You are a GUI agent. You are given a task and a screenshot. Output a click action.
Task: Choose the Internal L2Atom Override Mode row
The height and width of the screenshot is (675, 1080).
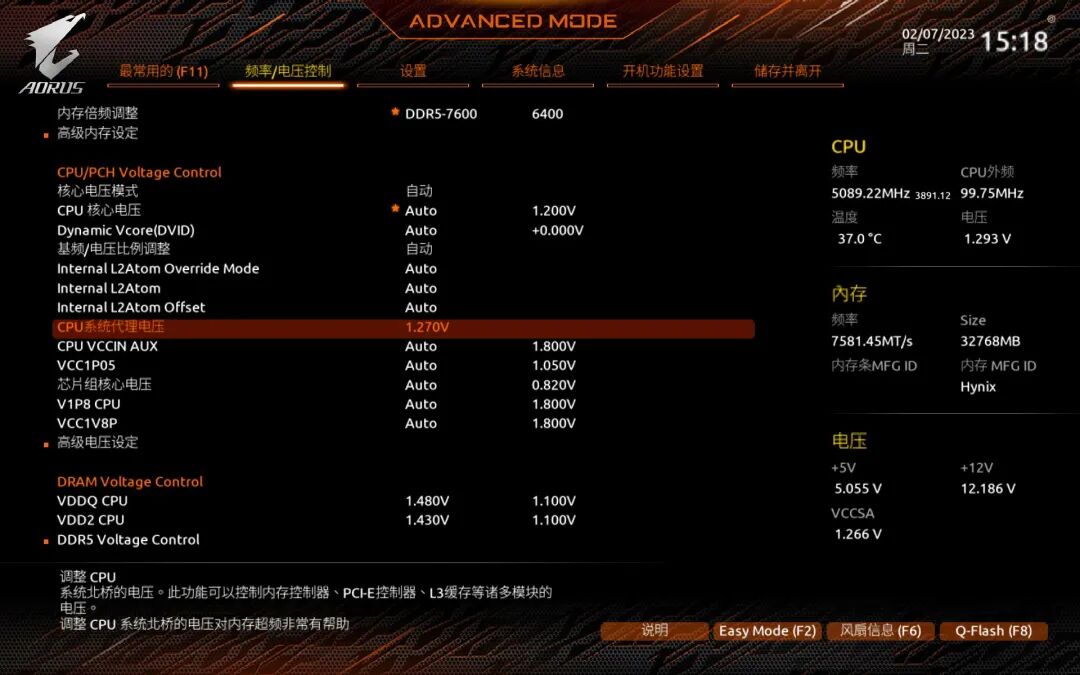(157, 269)
